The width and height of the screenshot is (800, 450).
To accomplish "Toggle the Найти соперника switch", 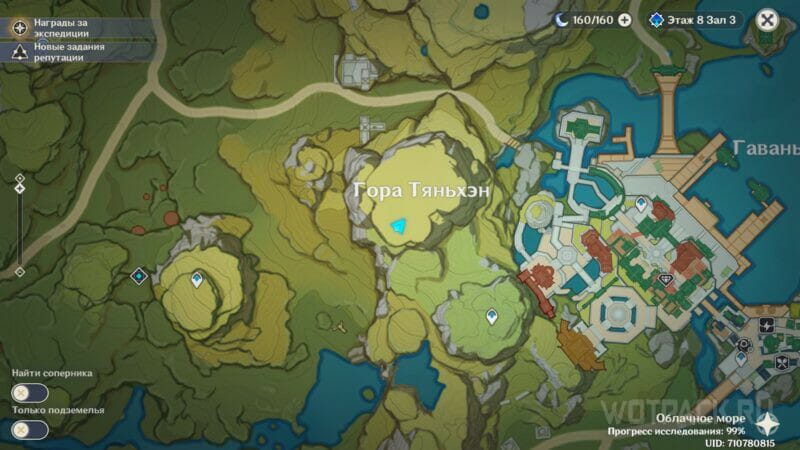I will 30,393.
